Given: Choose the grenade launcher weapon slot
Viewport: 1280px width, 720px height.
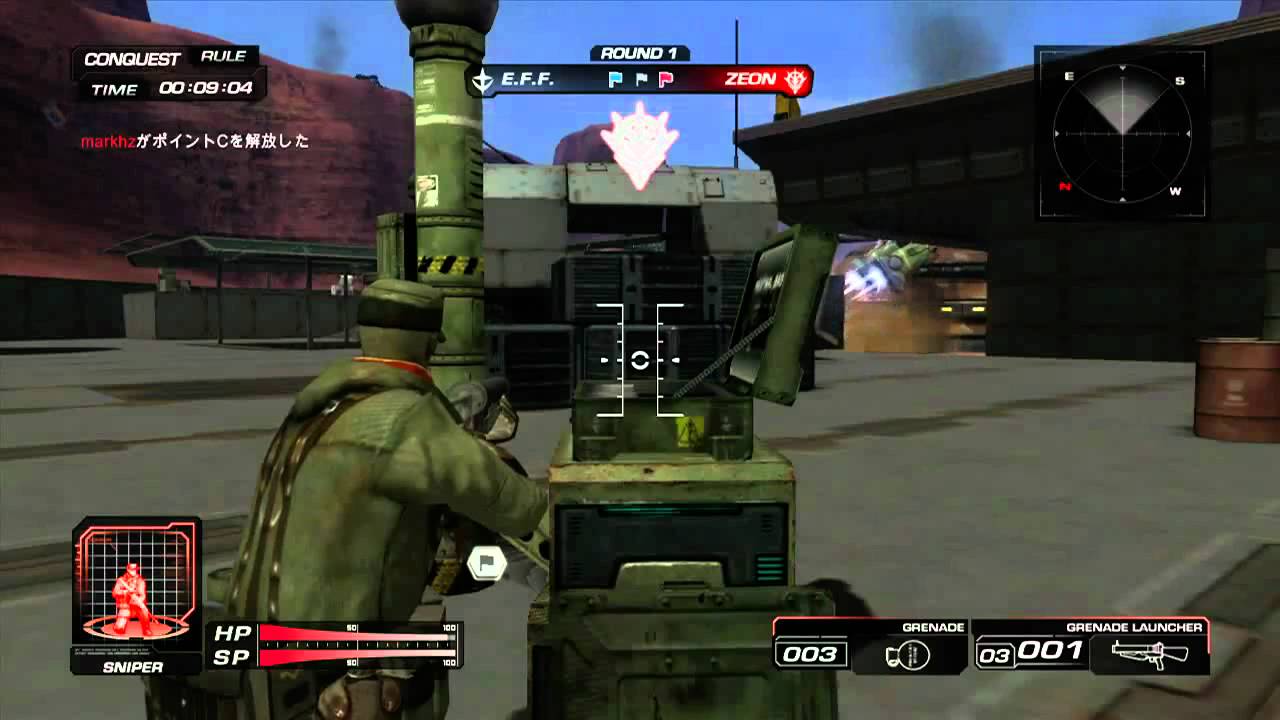Looking at the screenshot, I should [1090, 646].
